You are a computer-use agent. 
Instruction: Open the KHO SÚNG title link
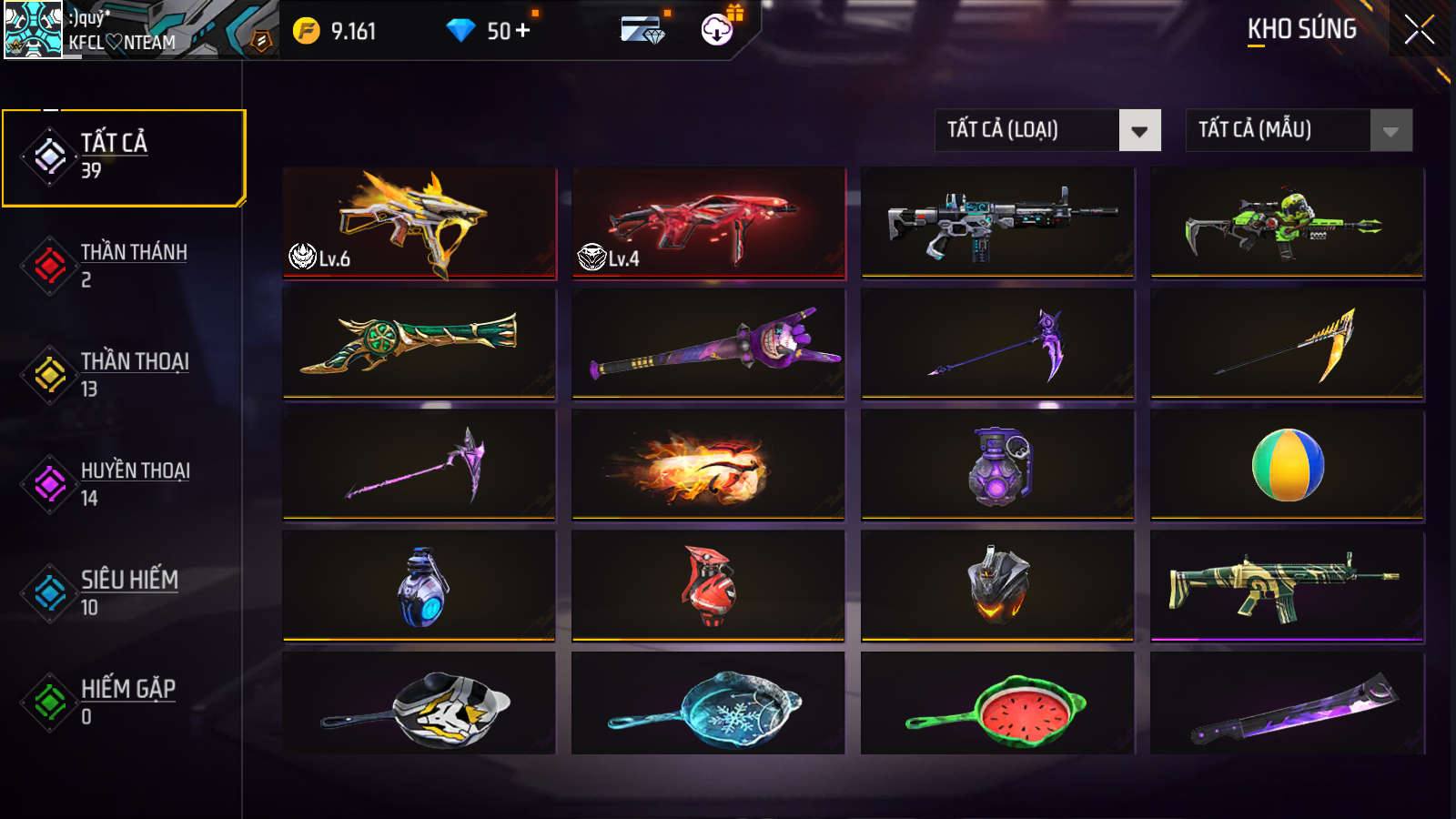1301,29
